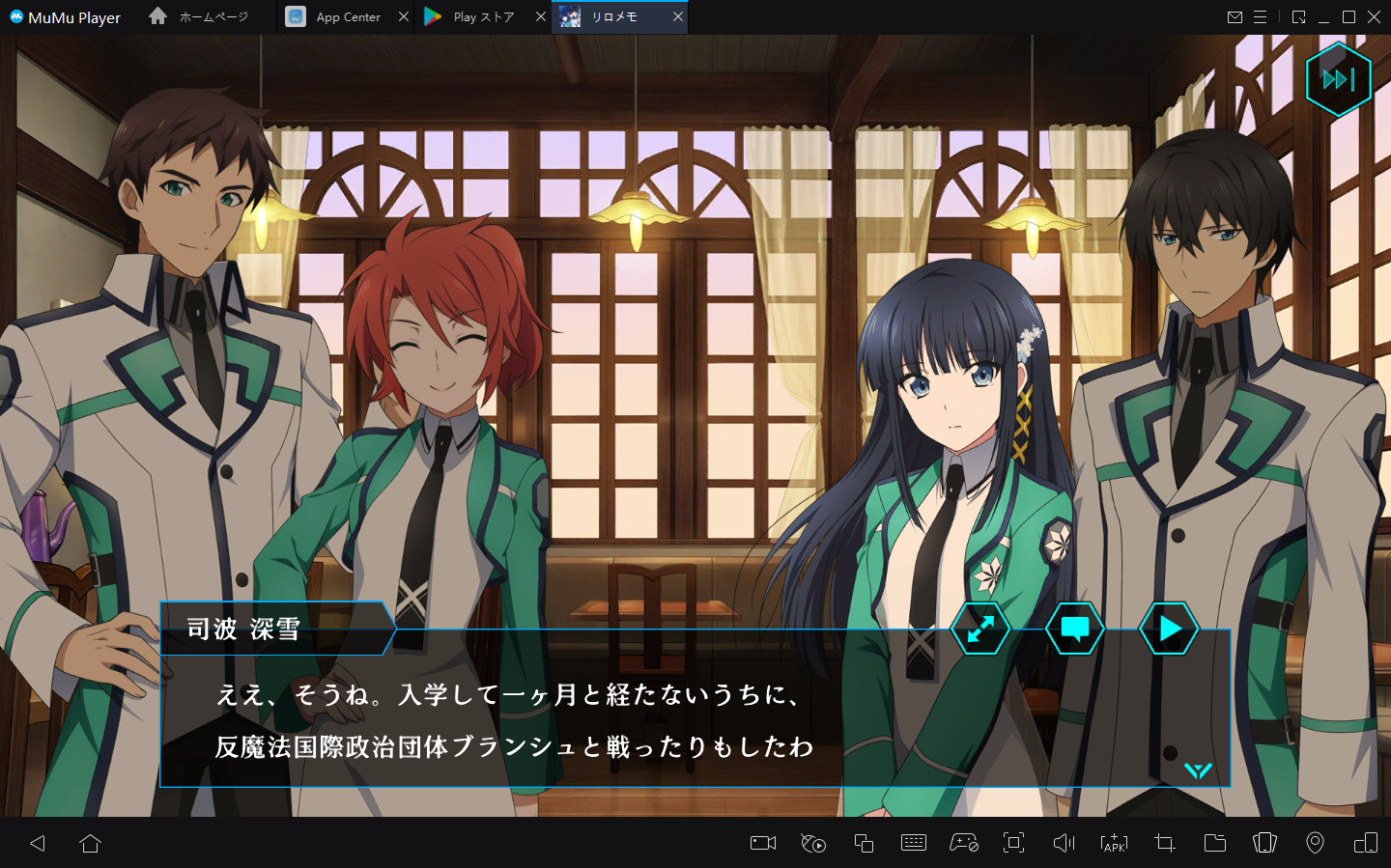Close the リロメモ game tab

click(678, 16)
